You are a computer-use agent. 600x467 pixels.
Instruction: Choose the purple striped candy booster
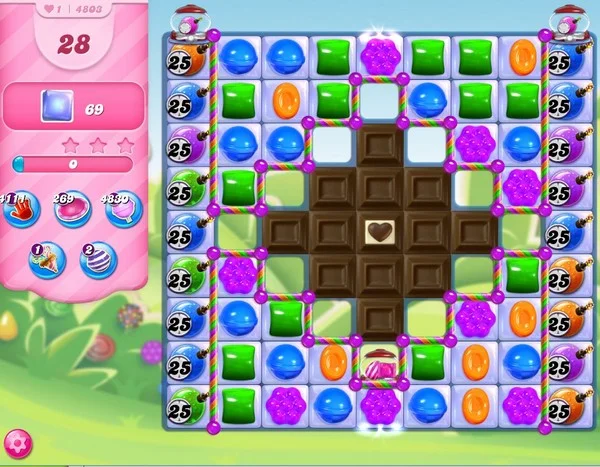click(x=98, y=261)
